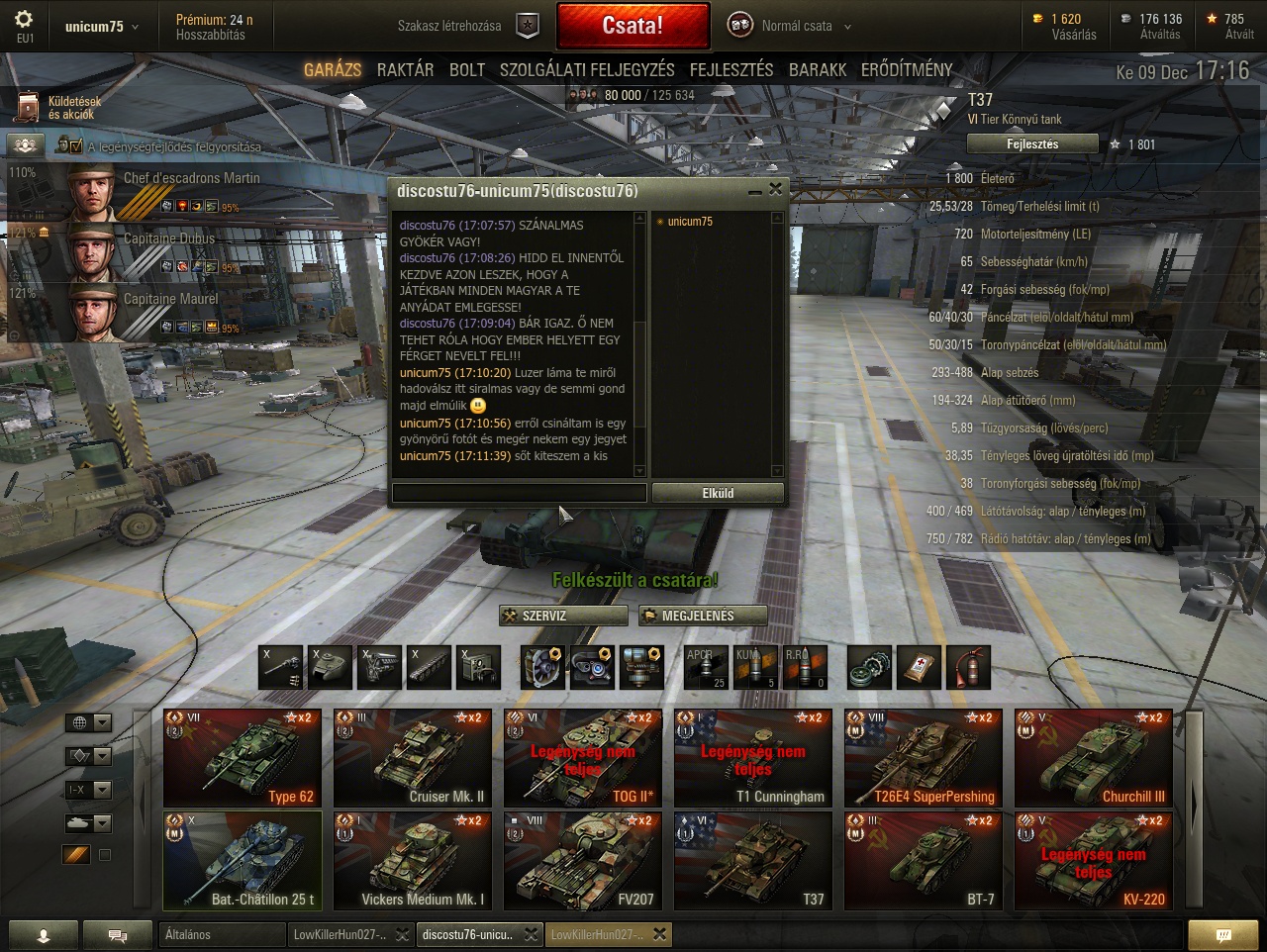The width and height of the screenshot is (1267, 952).
Task: Click the Fejlesztés research button for T37
Action: pos(1032,144)
